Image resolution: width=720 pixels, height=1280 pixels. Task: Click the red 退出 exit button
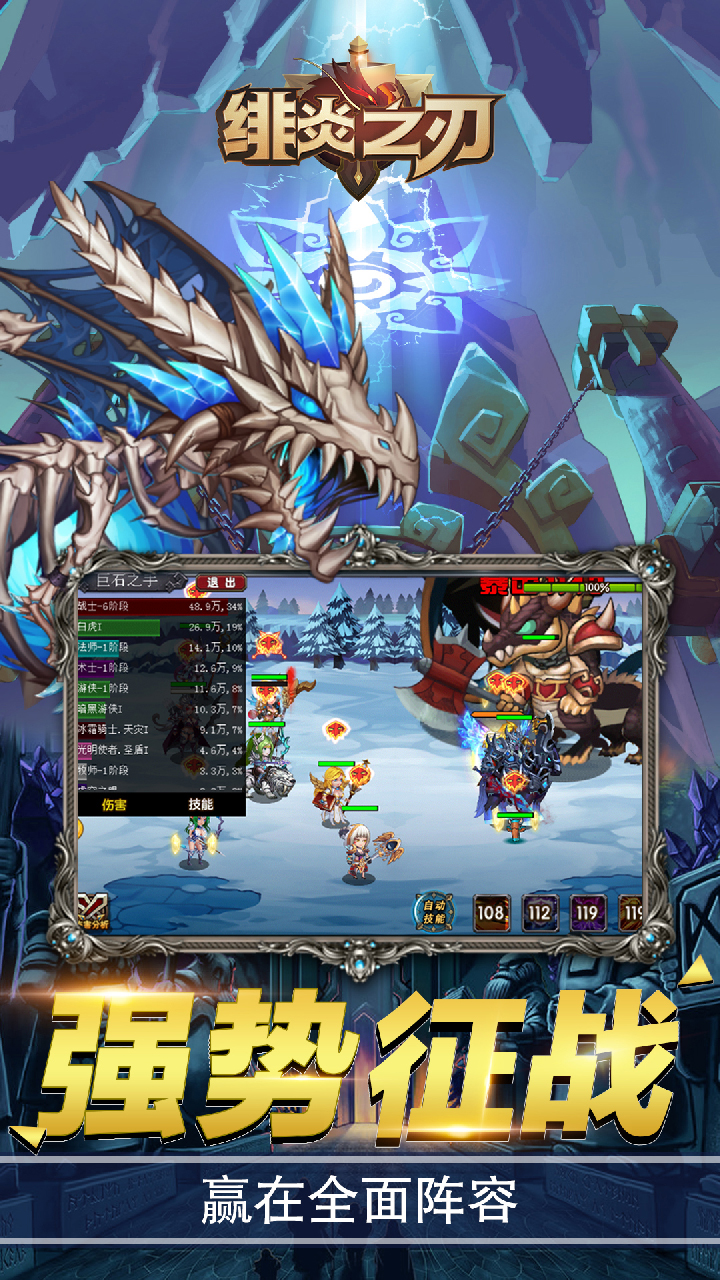pyautogui.click(x=220, y=582)
